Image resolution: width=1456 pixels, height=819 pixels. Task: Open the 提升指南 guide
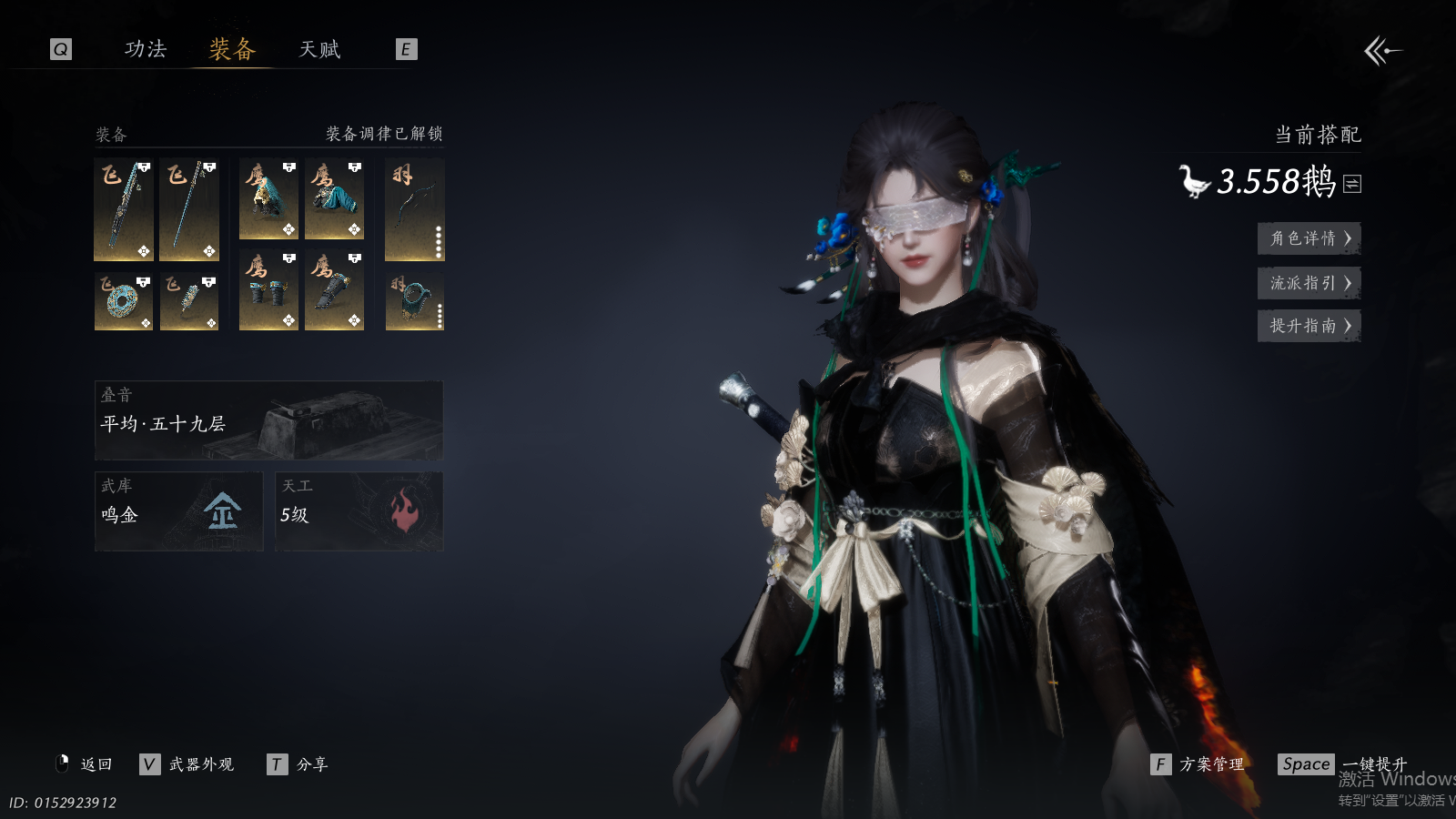1309,326
